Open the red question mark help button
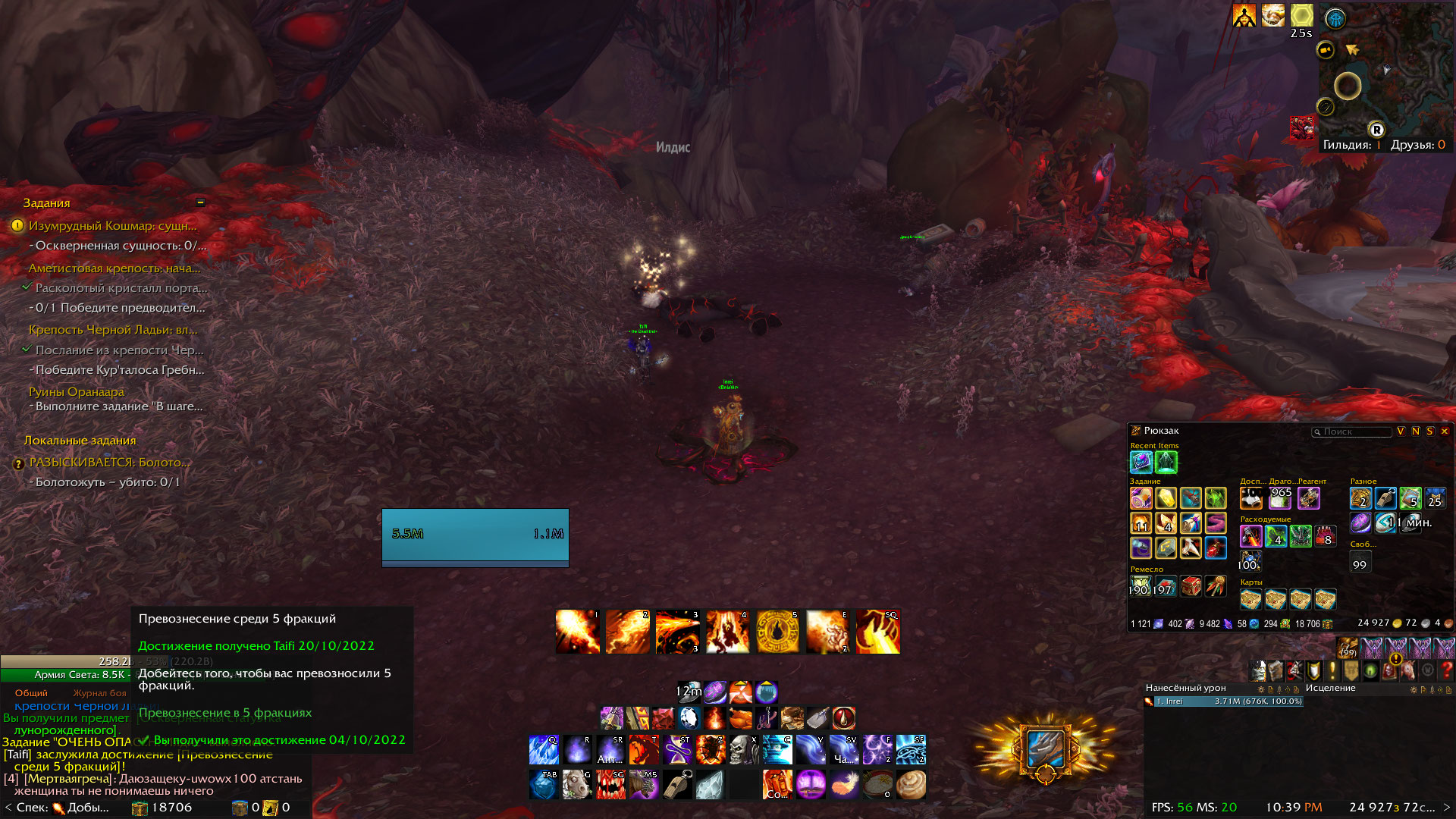The width and height of the screenshot is (1456, 819). point(1446,670)
